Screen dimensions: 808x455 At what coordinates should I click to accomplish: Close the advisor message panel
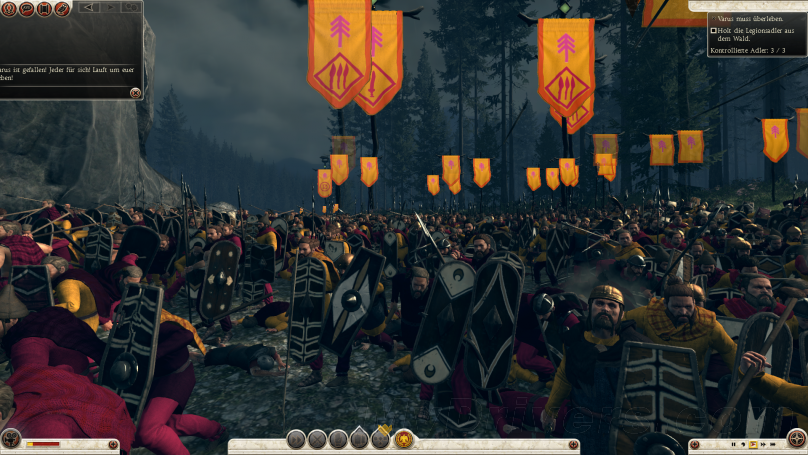click(x=135, y=93)
